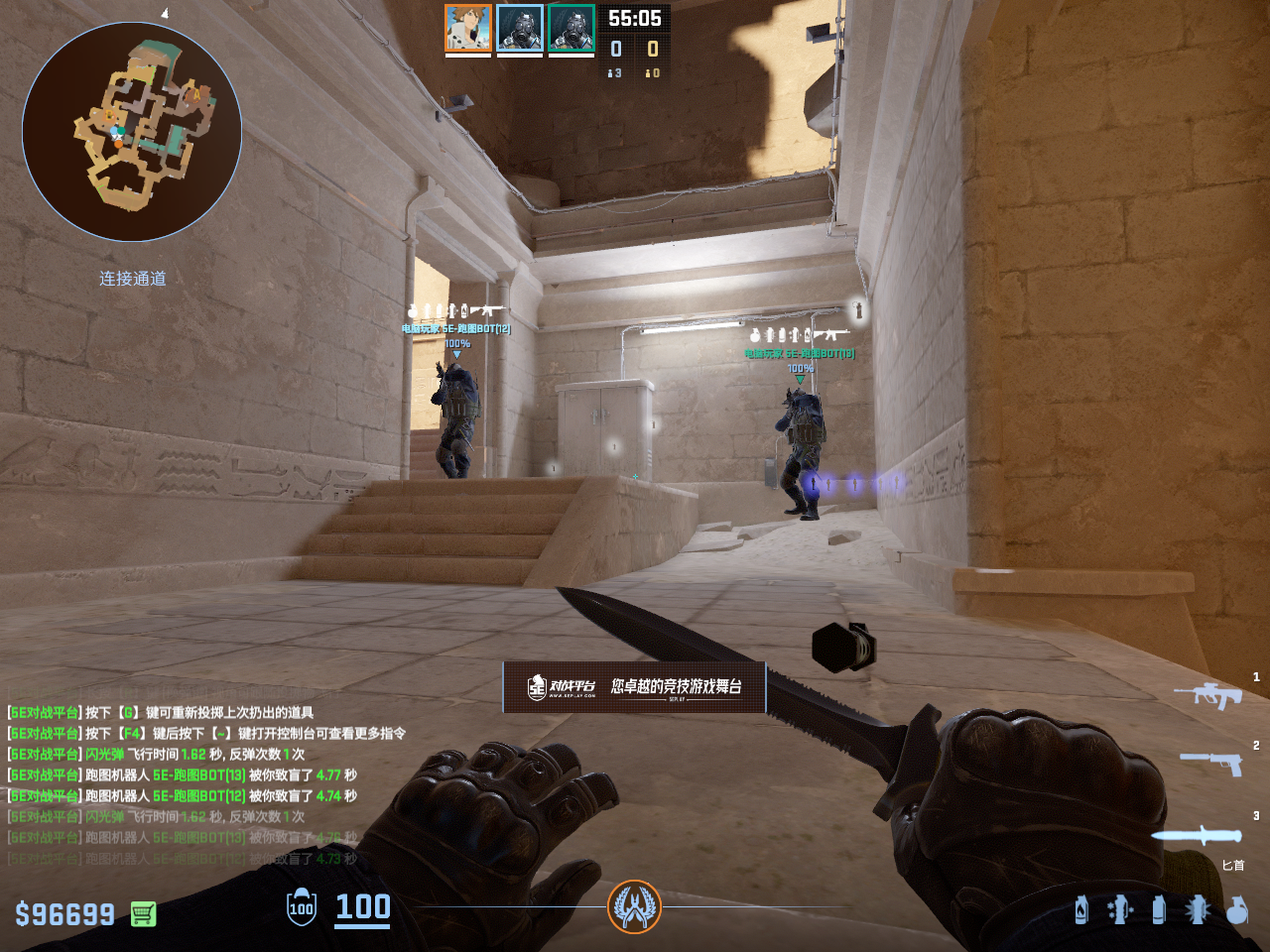Select the decoy grenade icon
This screenshot has height=952, width=1270.
[x=1120, y=909]
